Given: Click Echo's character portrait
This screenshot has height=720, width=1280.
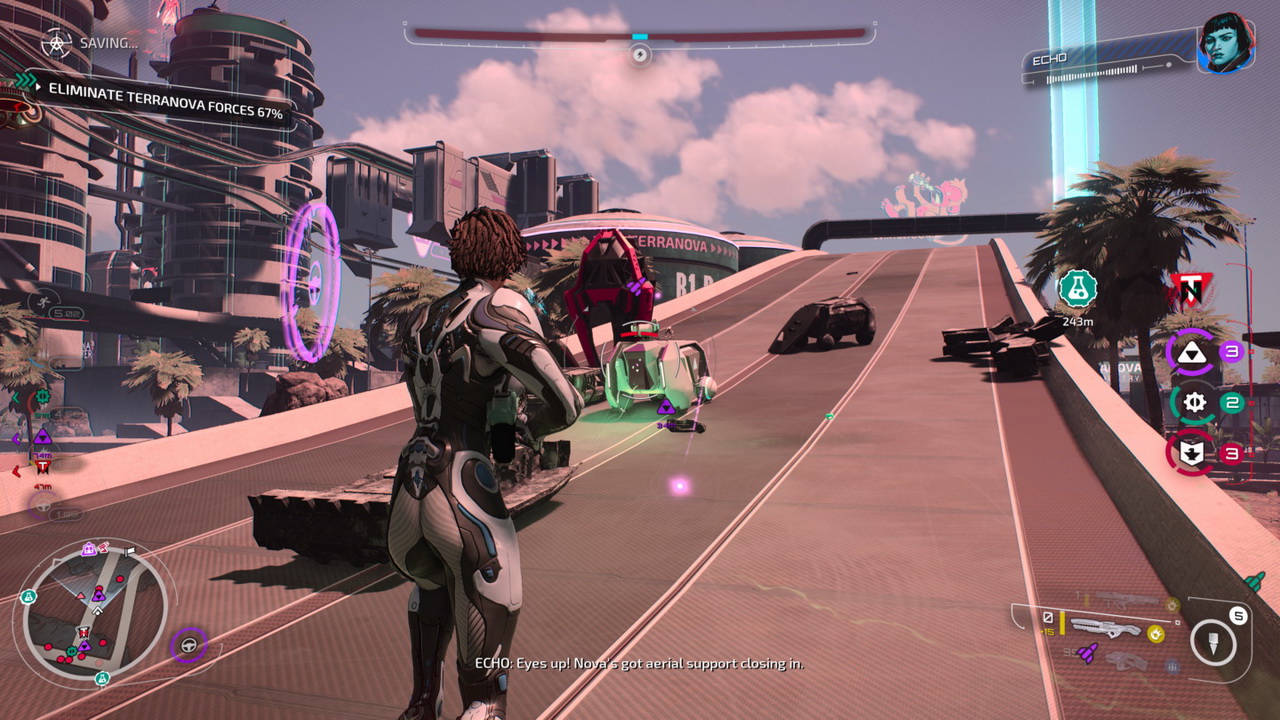Looking at the screenshot, I should [x=1226, y=43].
